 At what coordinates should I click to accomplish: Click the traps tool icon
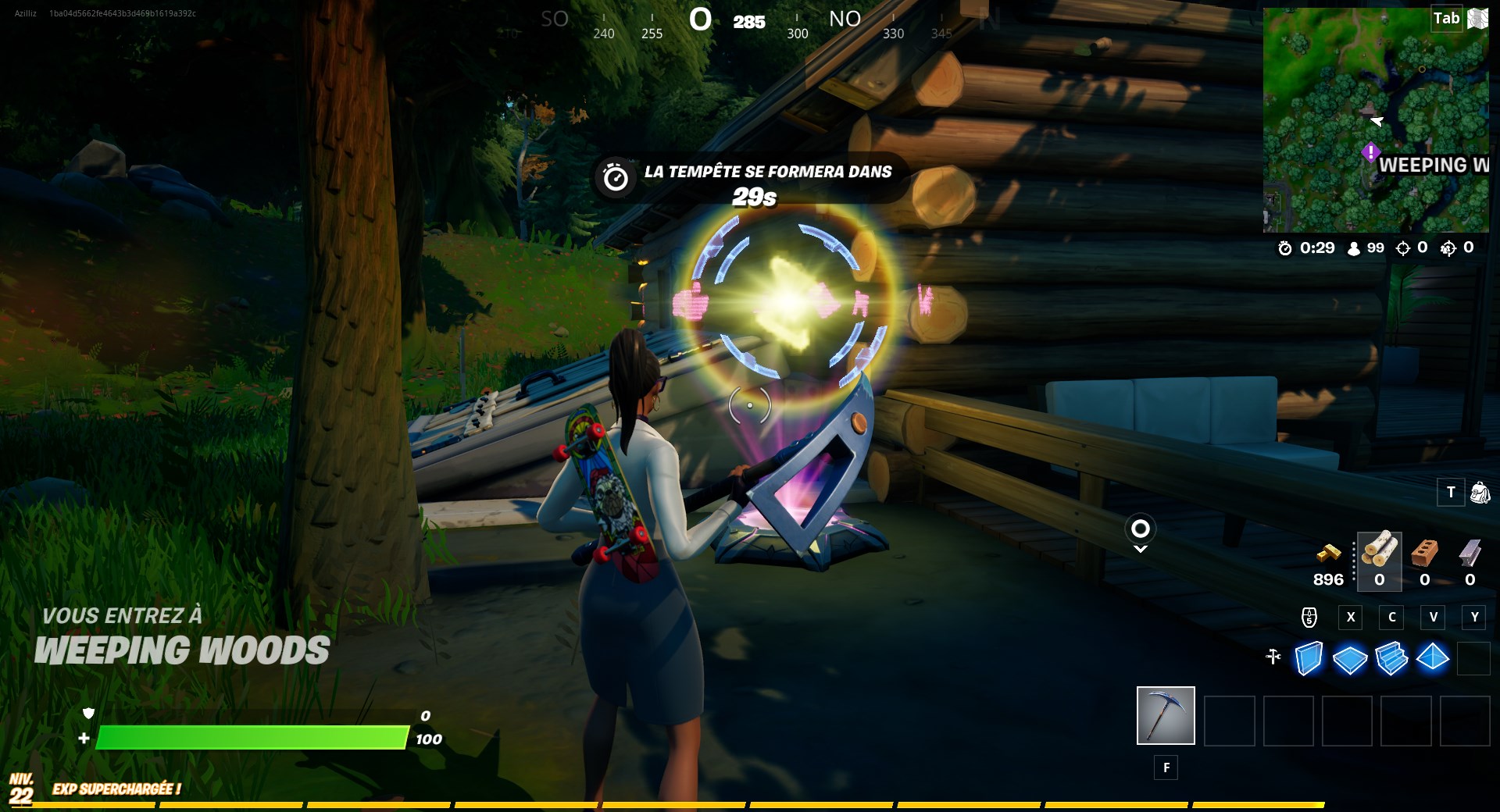(1273, 658)
